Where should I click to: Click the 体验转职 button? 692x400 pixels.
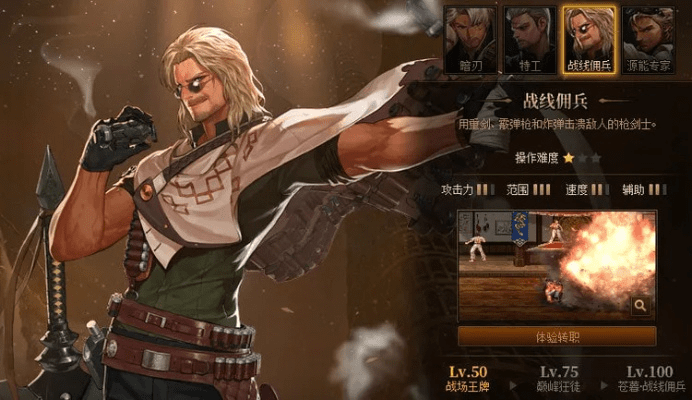557,336
